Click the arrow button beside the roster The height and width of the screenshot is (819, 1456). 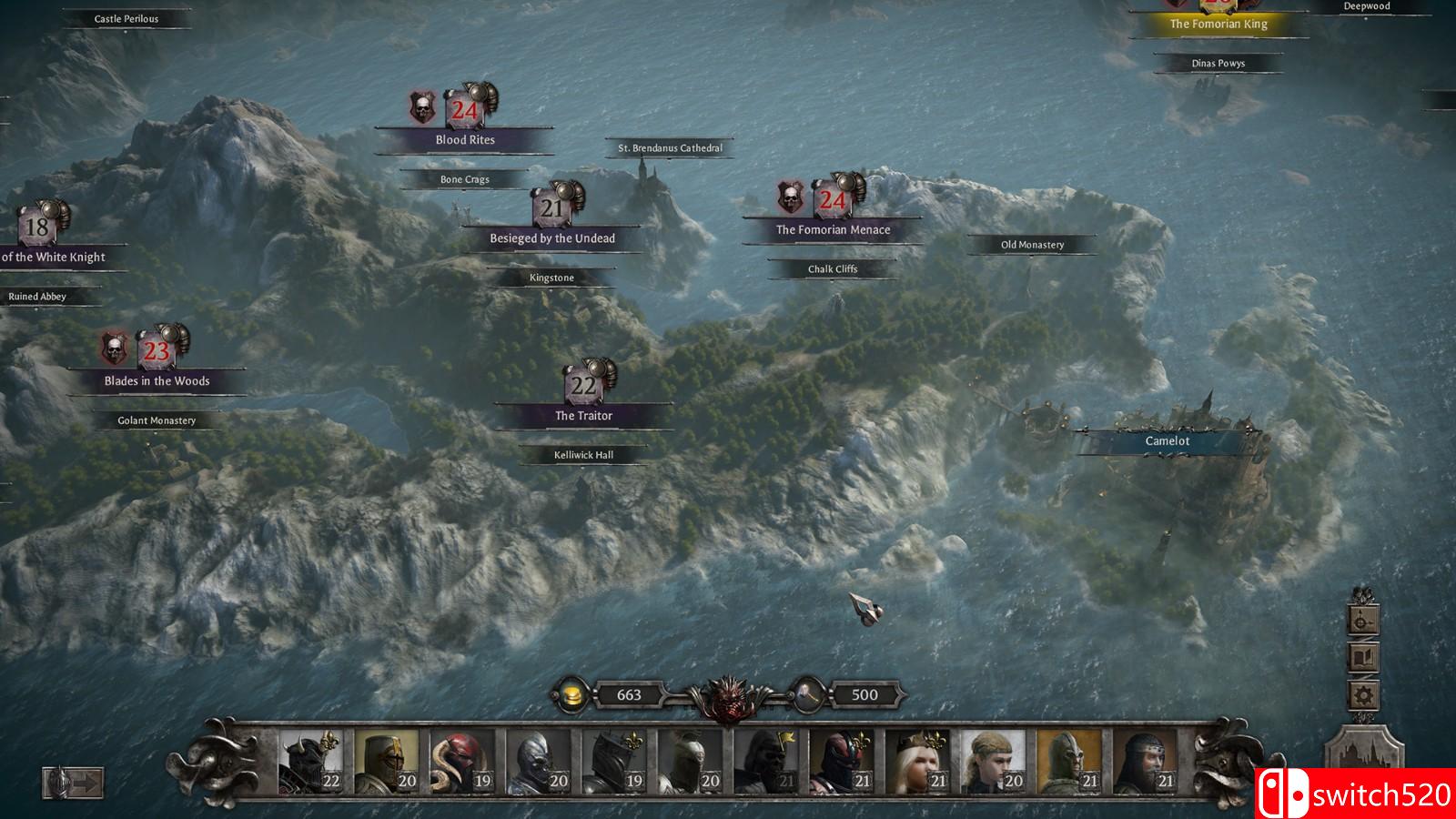74,783
